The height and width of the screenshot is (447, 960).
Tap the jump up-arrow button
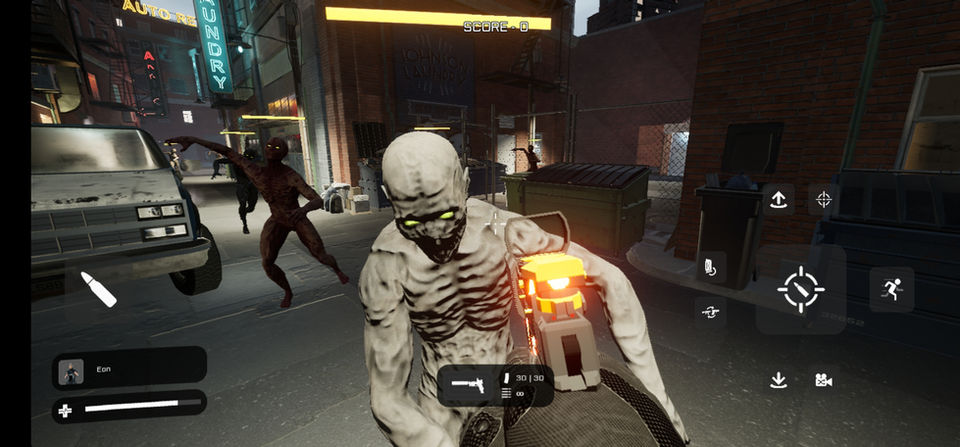click(x=778, y=199)
